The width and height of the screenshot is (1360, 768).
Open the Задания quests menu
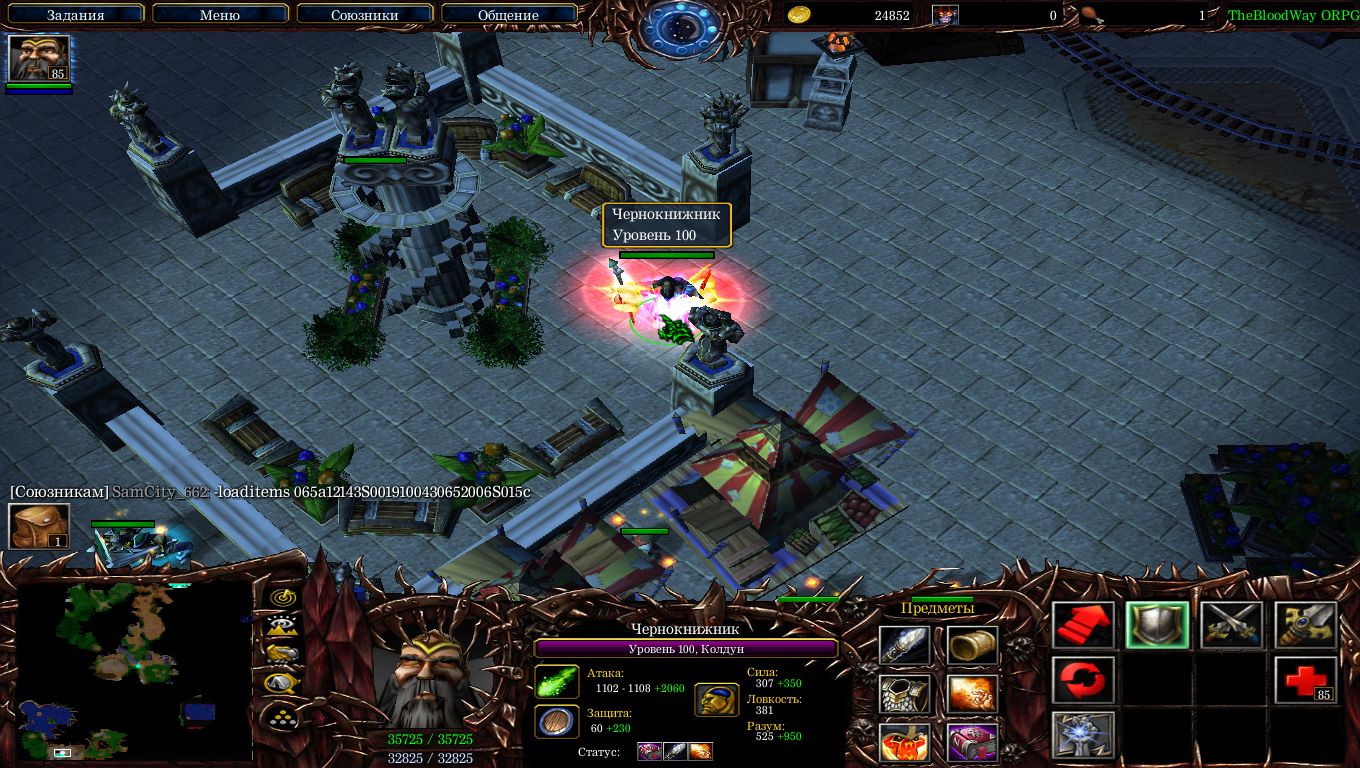coord(75,14)
